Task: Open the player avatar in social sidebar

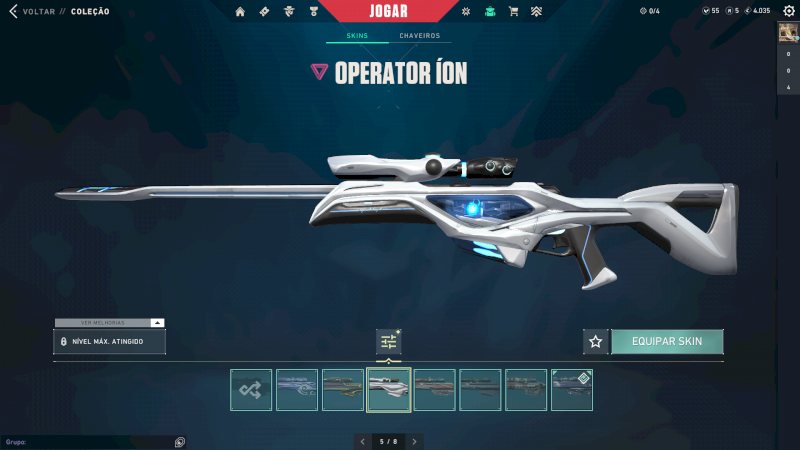Action: coord(787,31)
